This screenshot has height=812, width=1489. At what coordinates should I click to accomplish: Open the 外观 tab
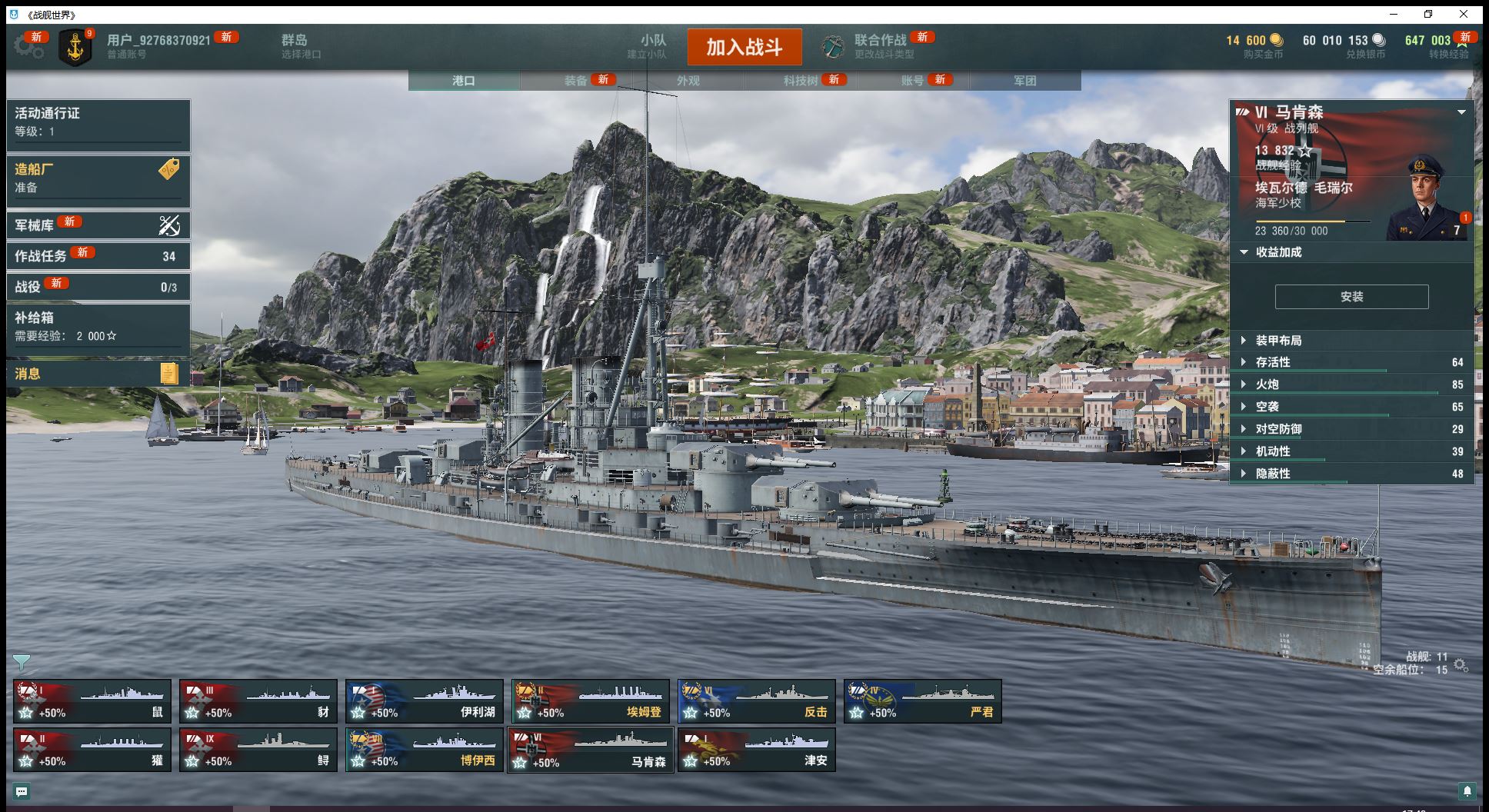pyautogui.click(x=688, y=81)
